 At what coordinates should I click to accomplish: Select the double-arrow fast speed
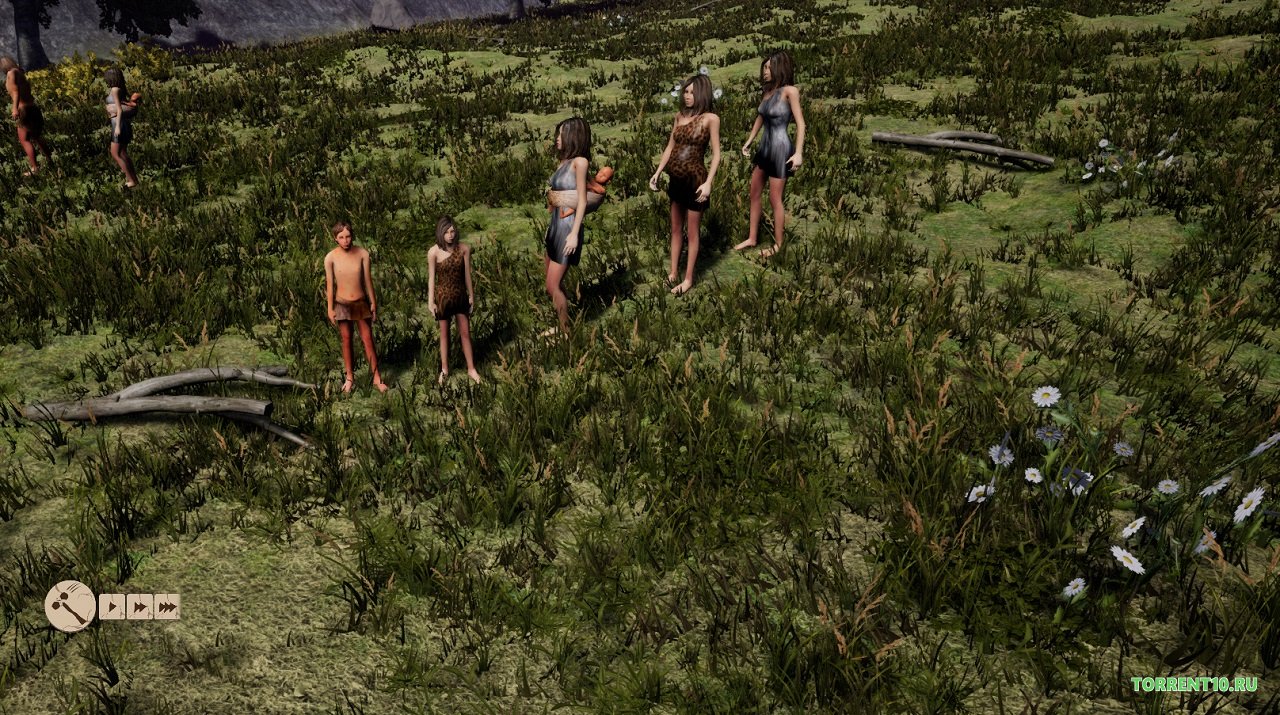point(139,606)
